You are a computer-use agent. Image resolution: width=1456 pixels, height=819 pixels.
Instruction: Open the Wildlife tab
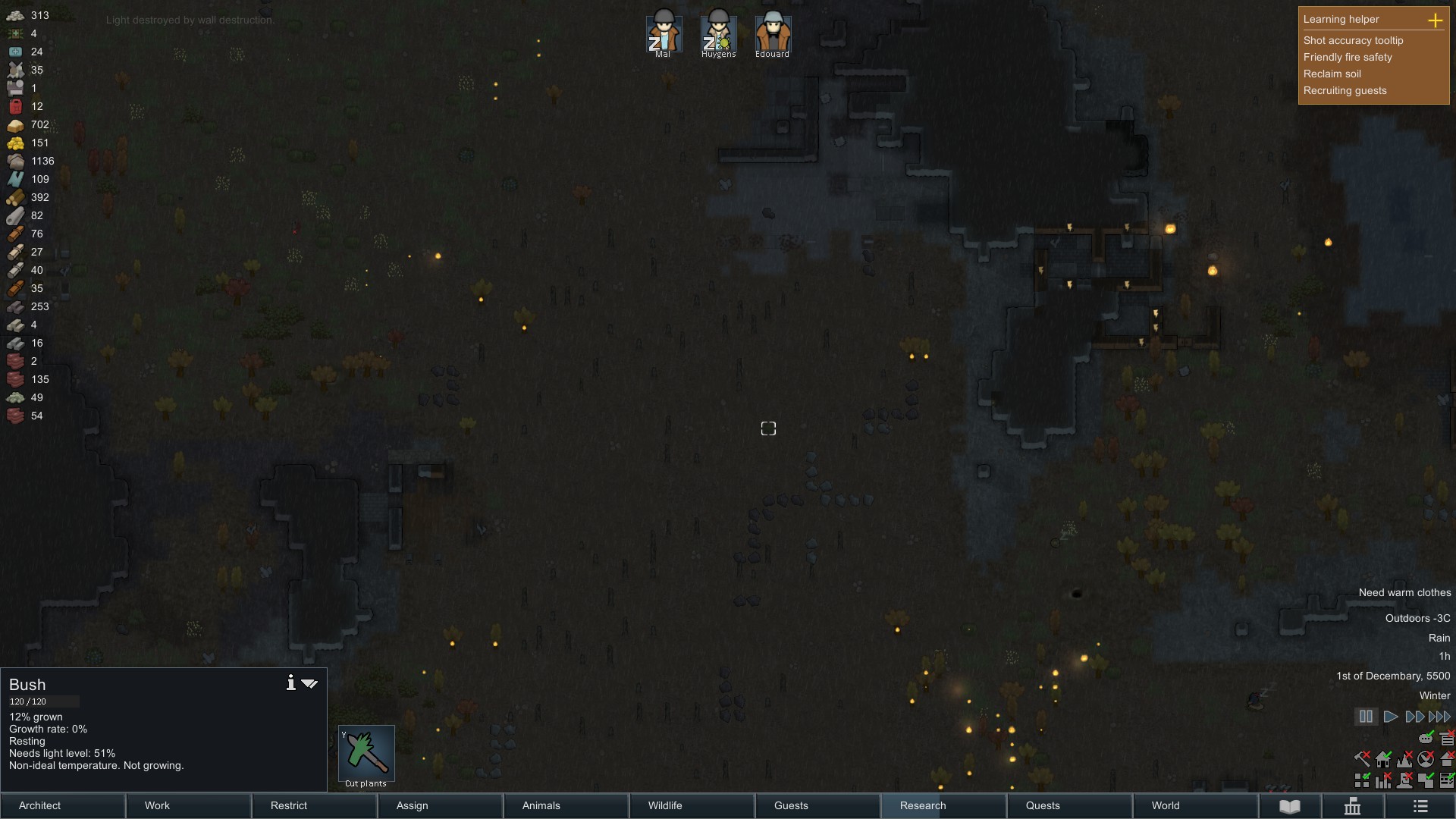pos(664,806)
